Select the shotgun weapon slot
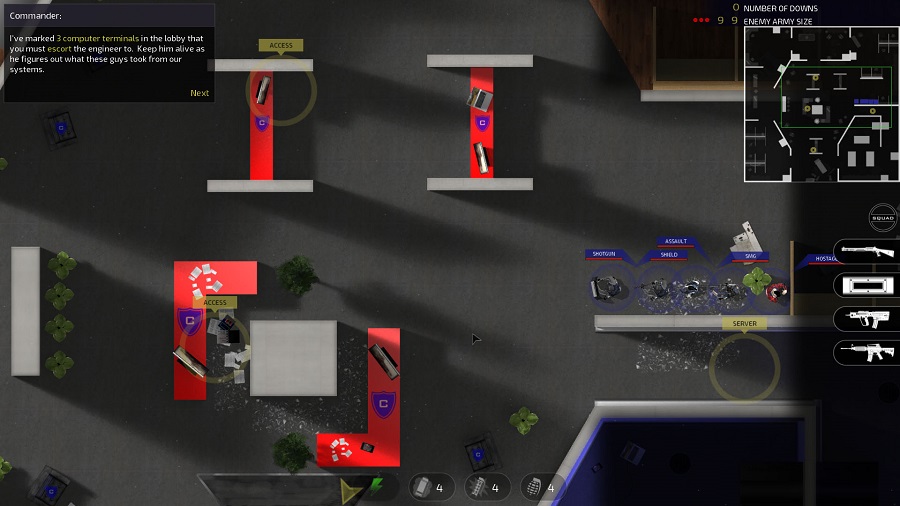This screenshot has width=900, height=506. pos(866,250)
